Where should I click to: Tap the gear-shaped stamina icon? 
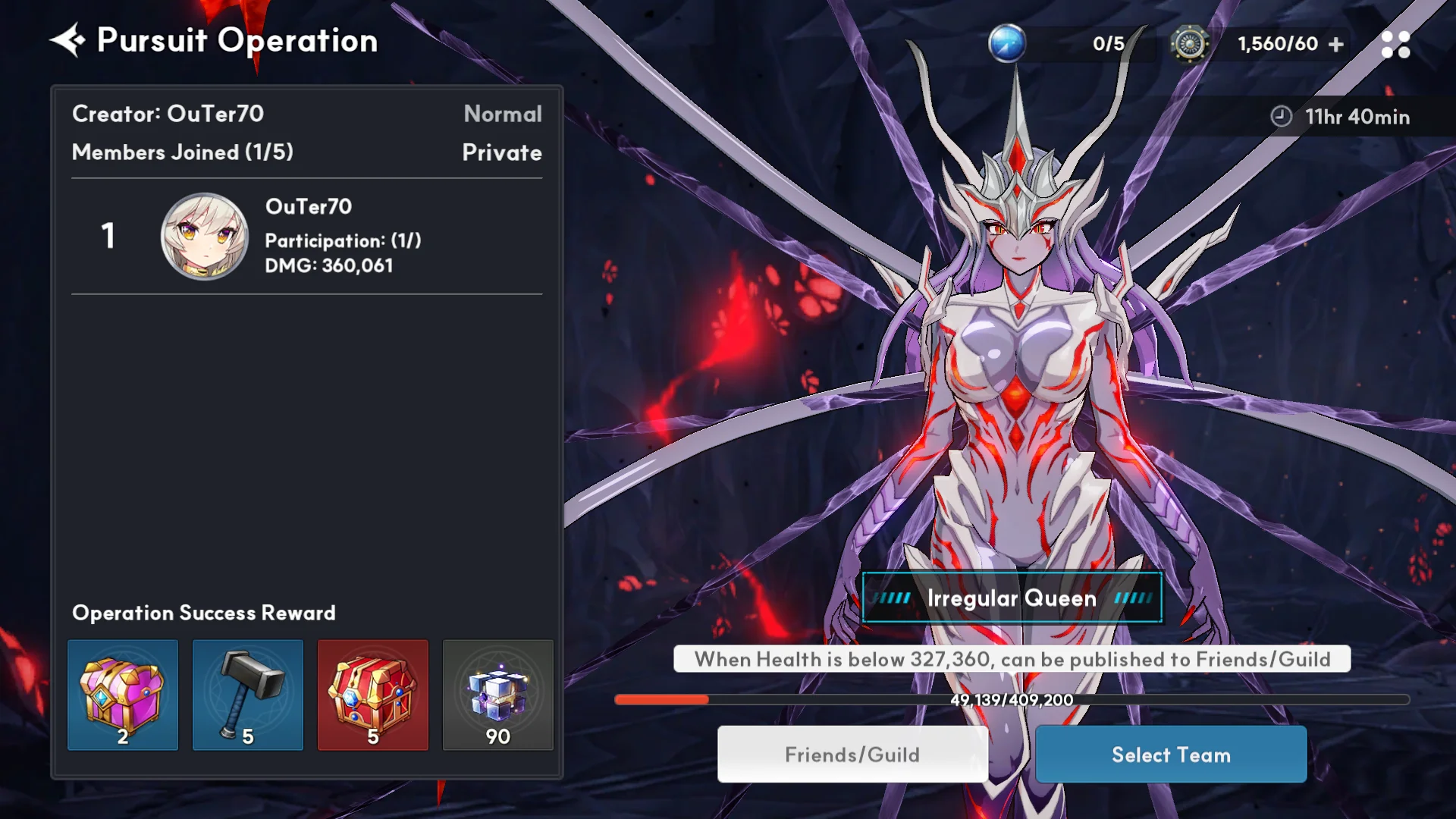pos(1189,44)
